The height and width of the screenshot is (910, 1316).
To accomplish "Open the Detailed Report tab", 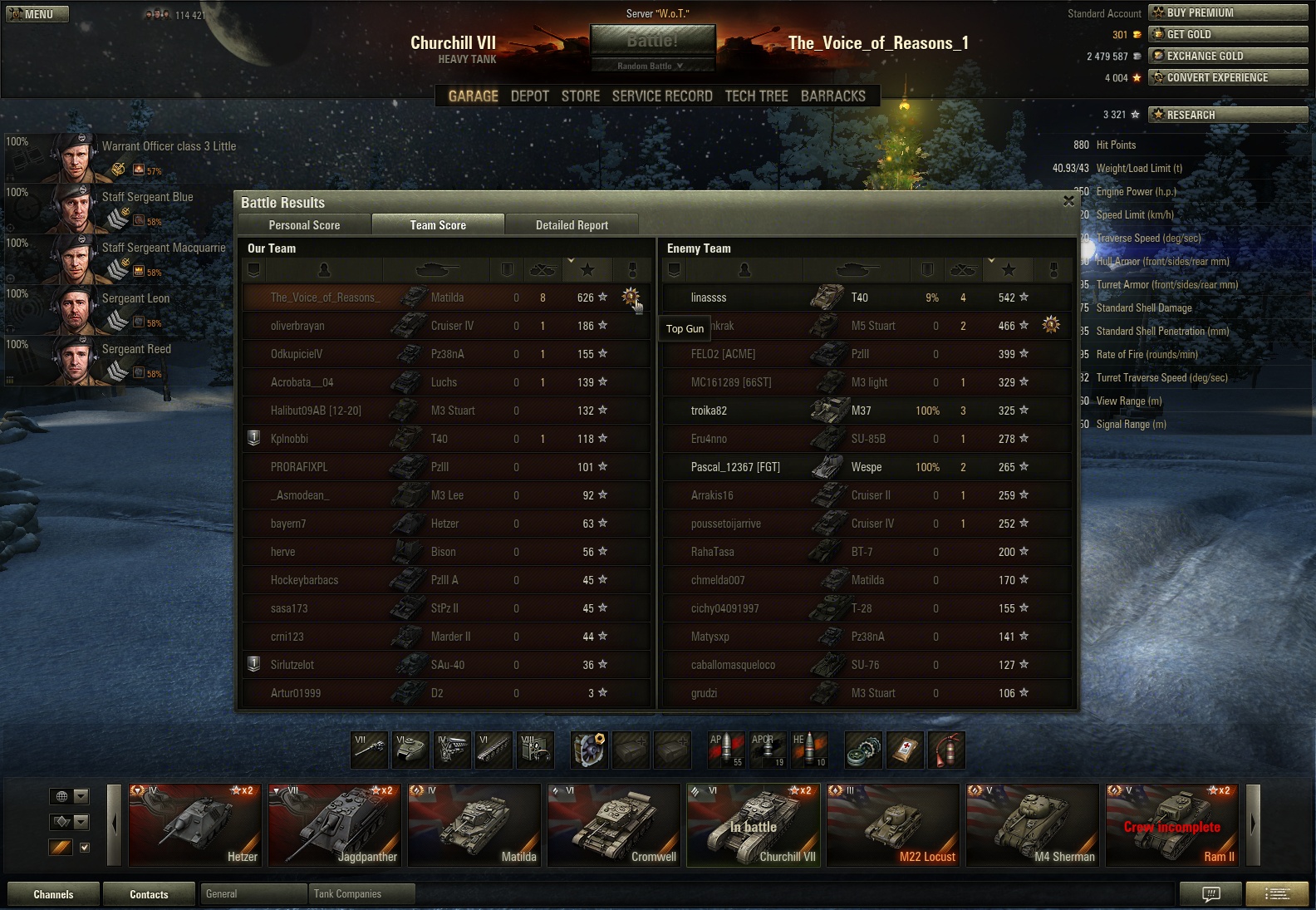I will click(572, 225).
